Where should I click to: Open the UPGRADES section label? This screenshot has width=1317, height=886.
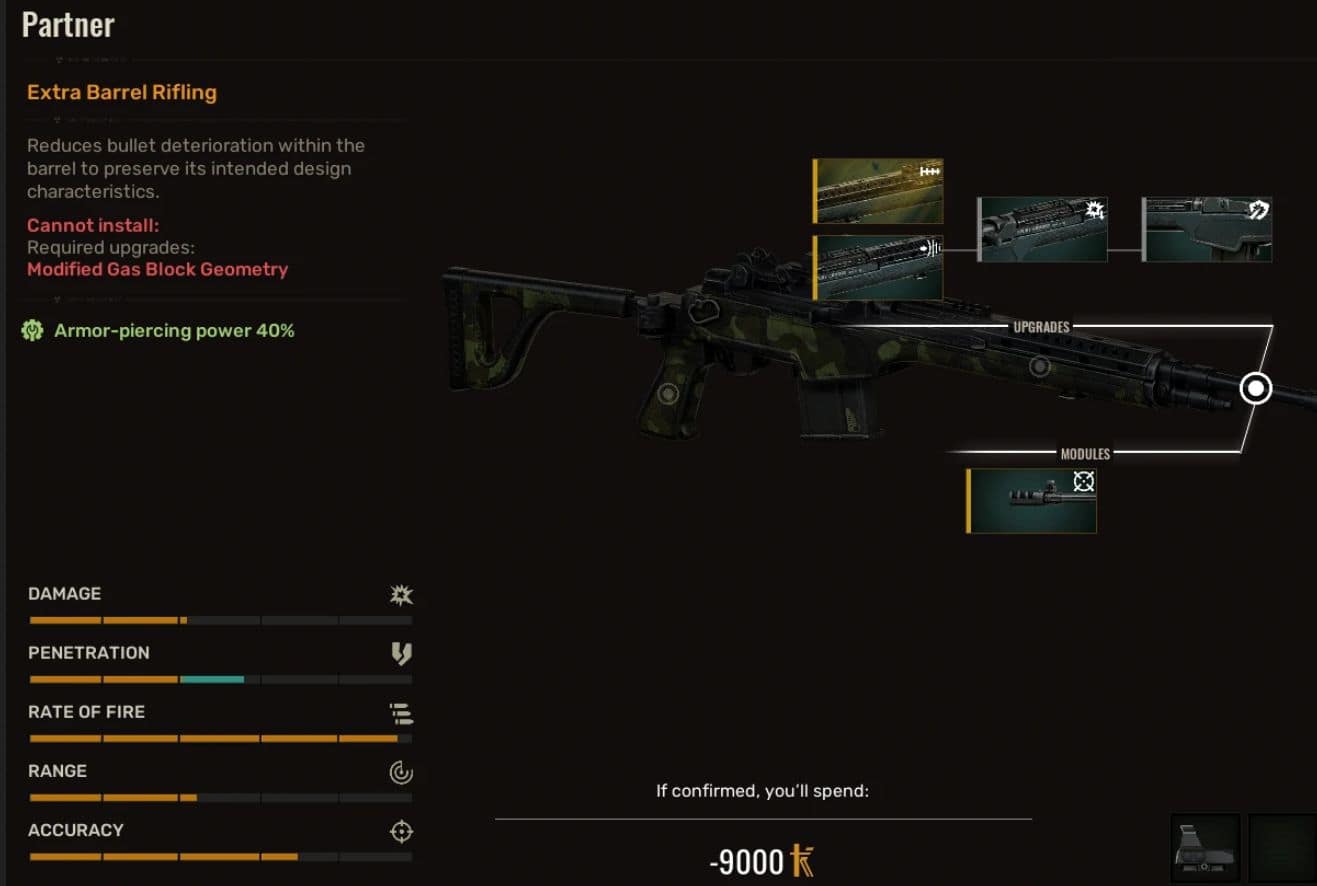tap(1044, 326)
